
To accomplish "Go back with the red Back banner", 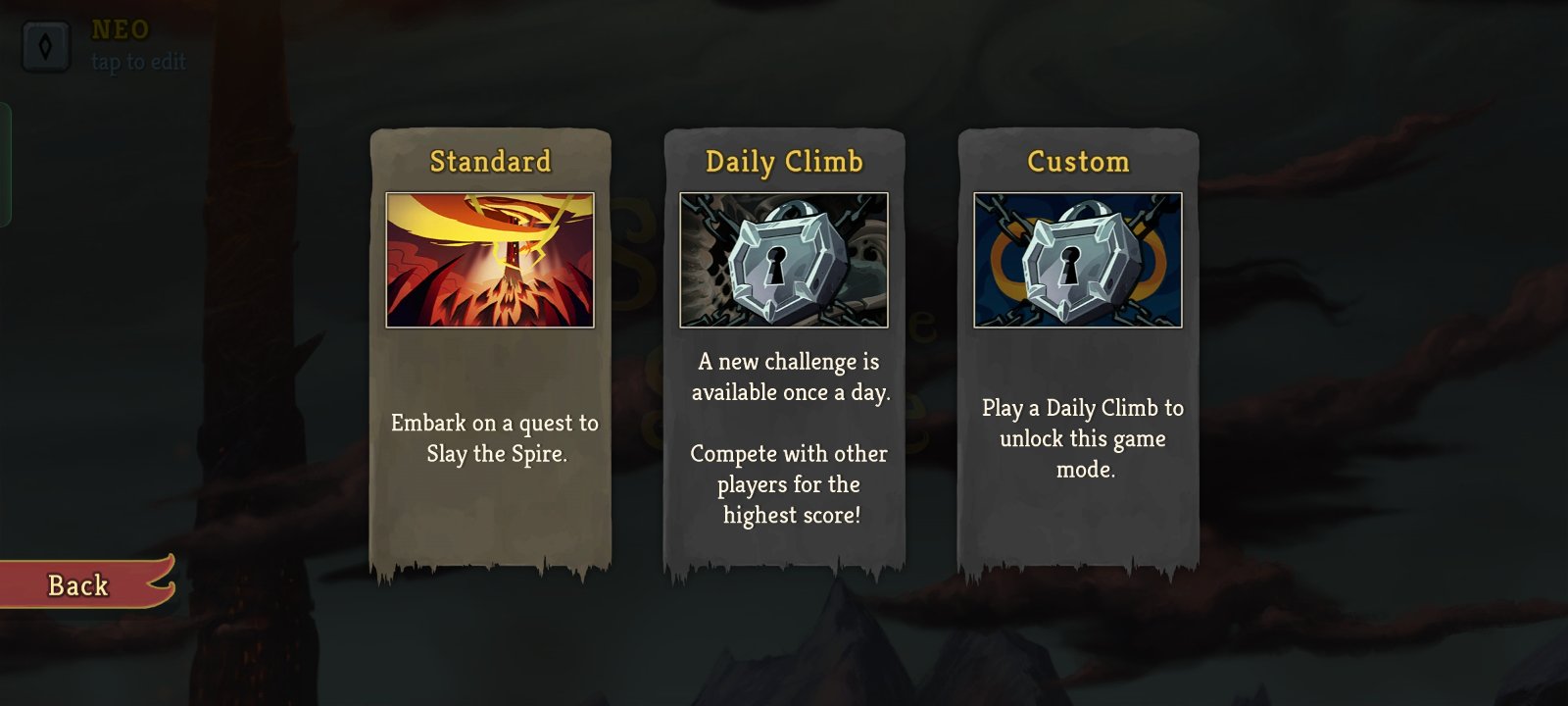I will click(x=80, y=585).
